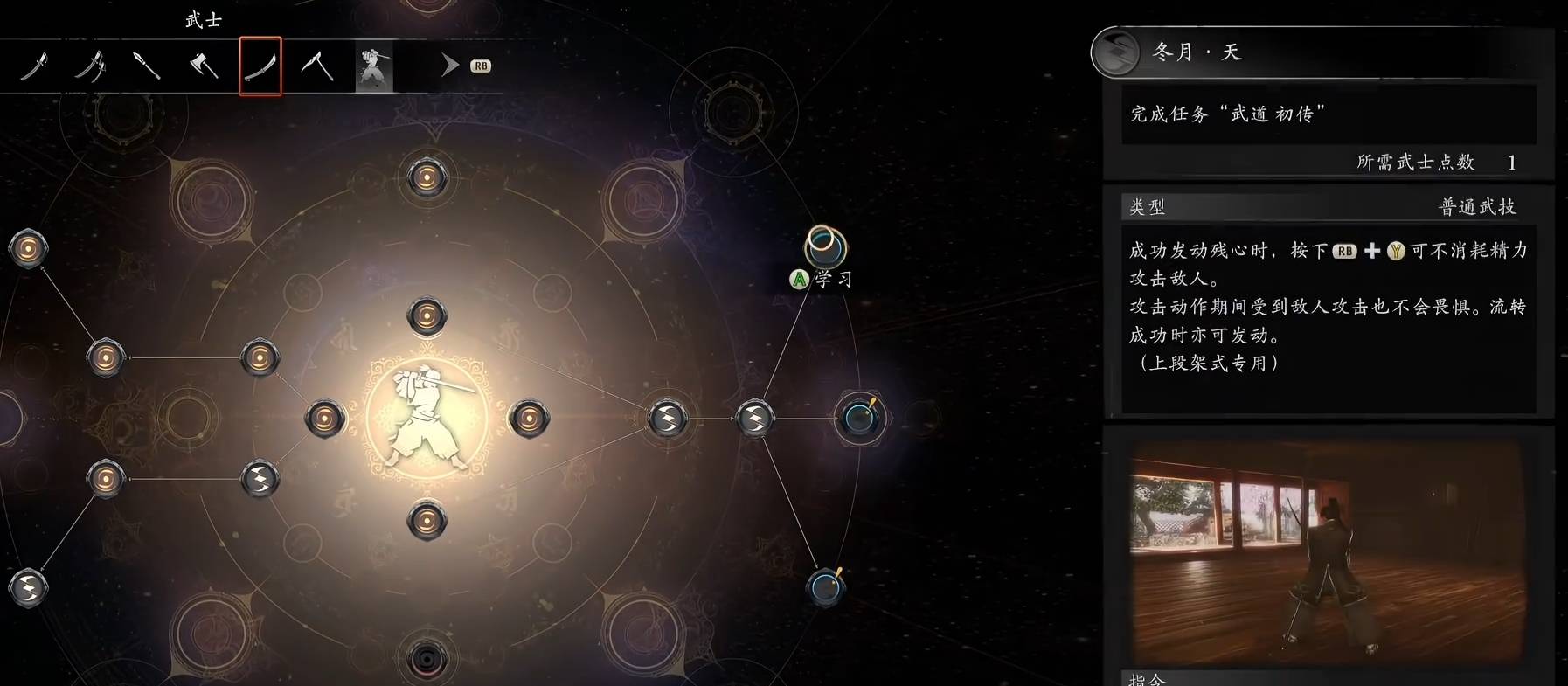Viewport: 1568px width, 686px height.
Task: Switch to the axe skill tree tab
Action: tap(204, 66)
